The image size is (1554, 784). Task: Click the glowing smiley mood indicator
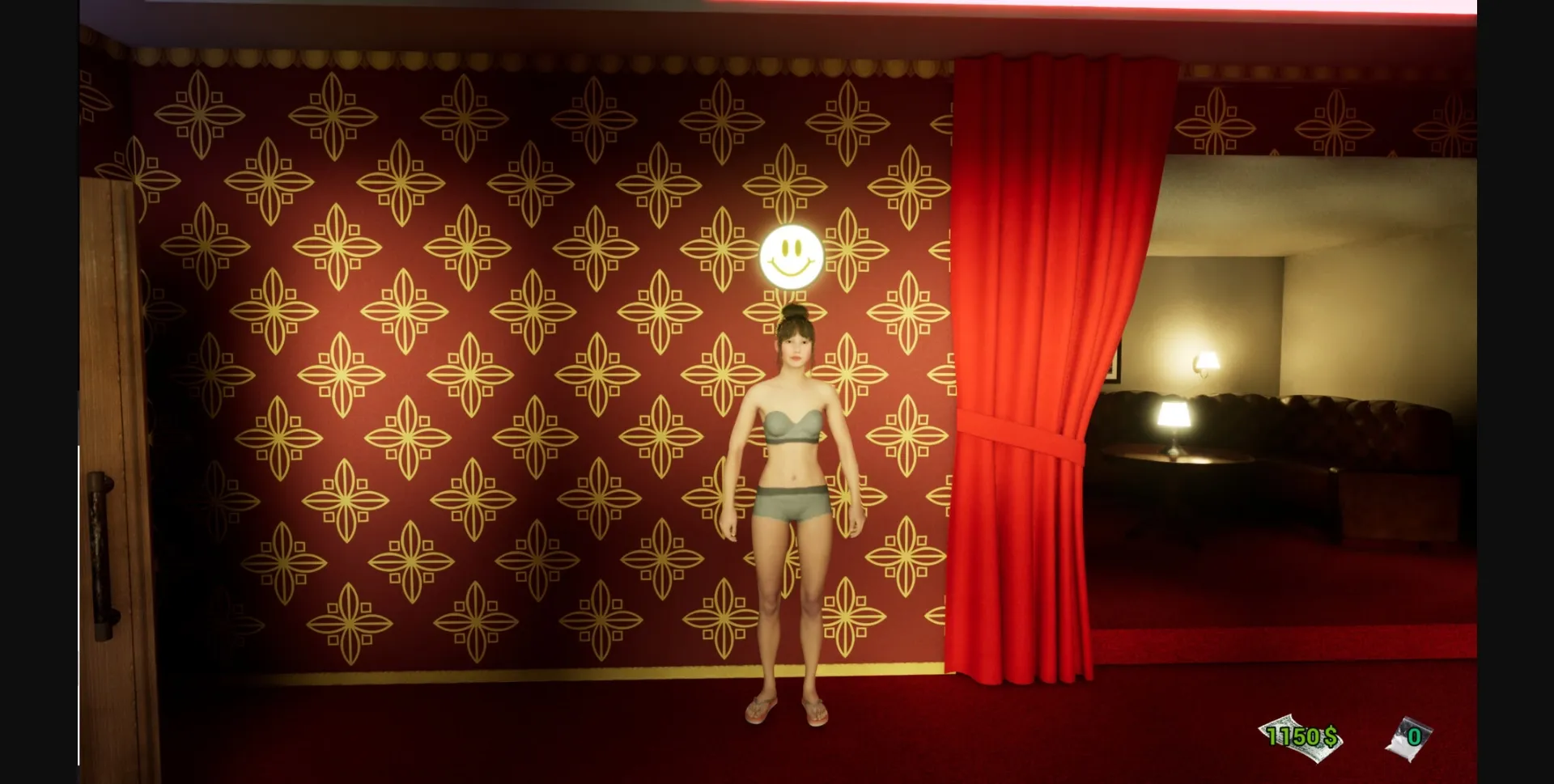pos(791,256)
